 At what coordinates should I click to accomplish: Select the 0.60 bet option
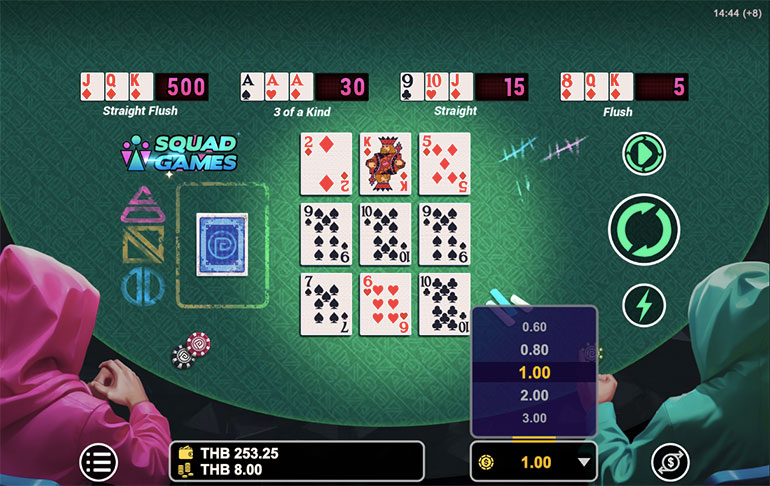(x=534, y=326)
